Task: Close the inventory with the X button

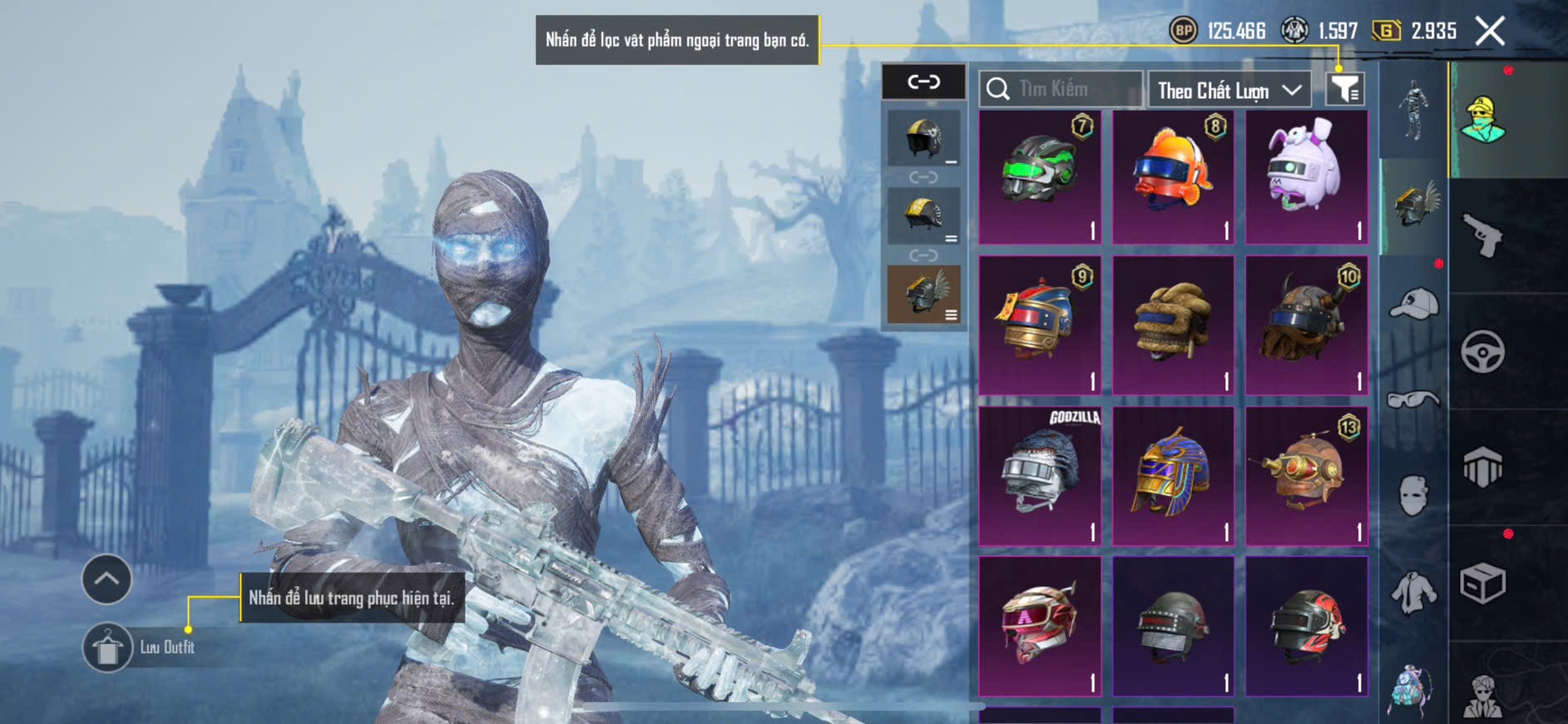Action: point(1490,32)
